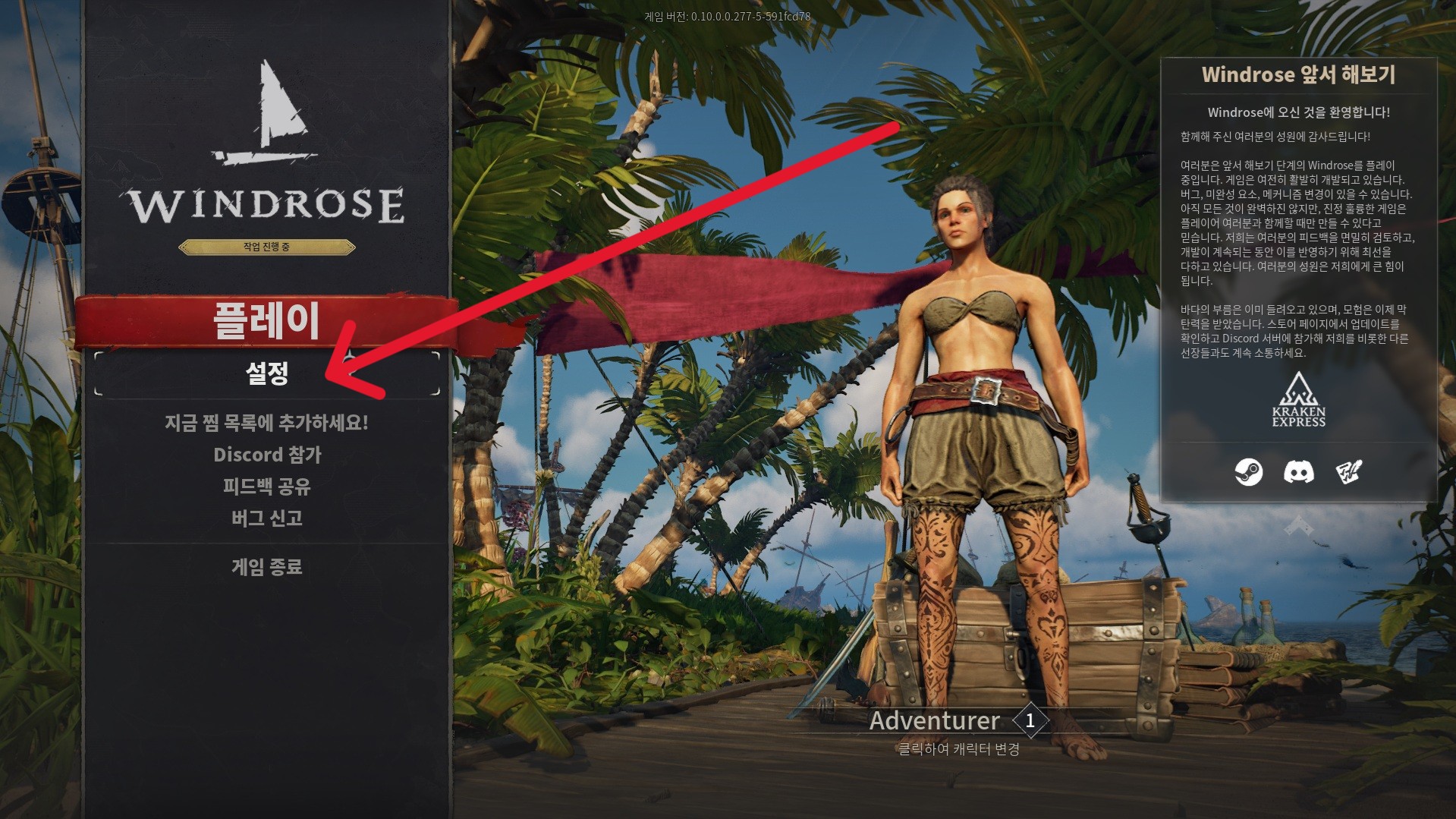Select 버그 신고 to report a bug
This screenshot has height=819, width=1456.
tap(266, 518)
